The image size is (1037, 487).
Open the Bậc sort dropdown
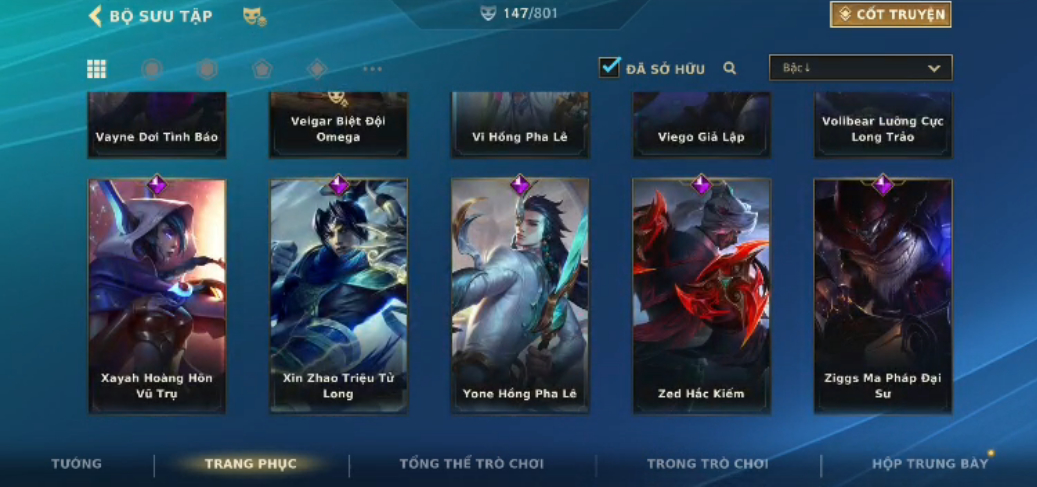click(x=860, y=68)
